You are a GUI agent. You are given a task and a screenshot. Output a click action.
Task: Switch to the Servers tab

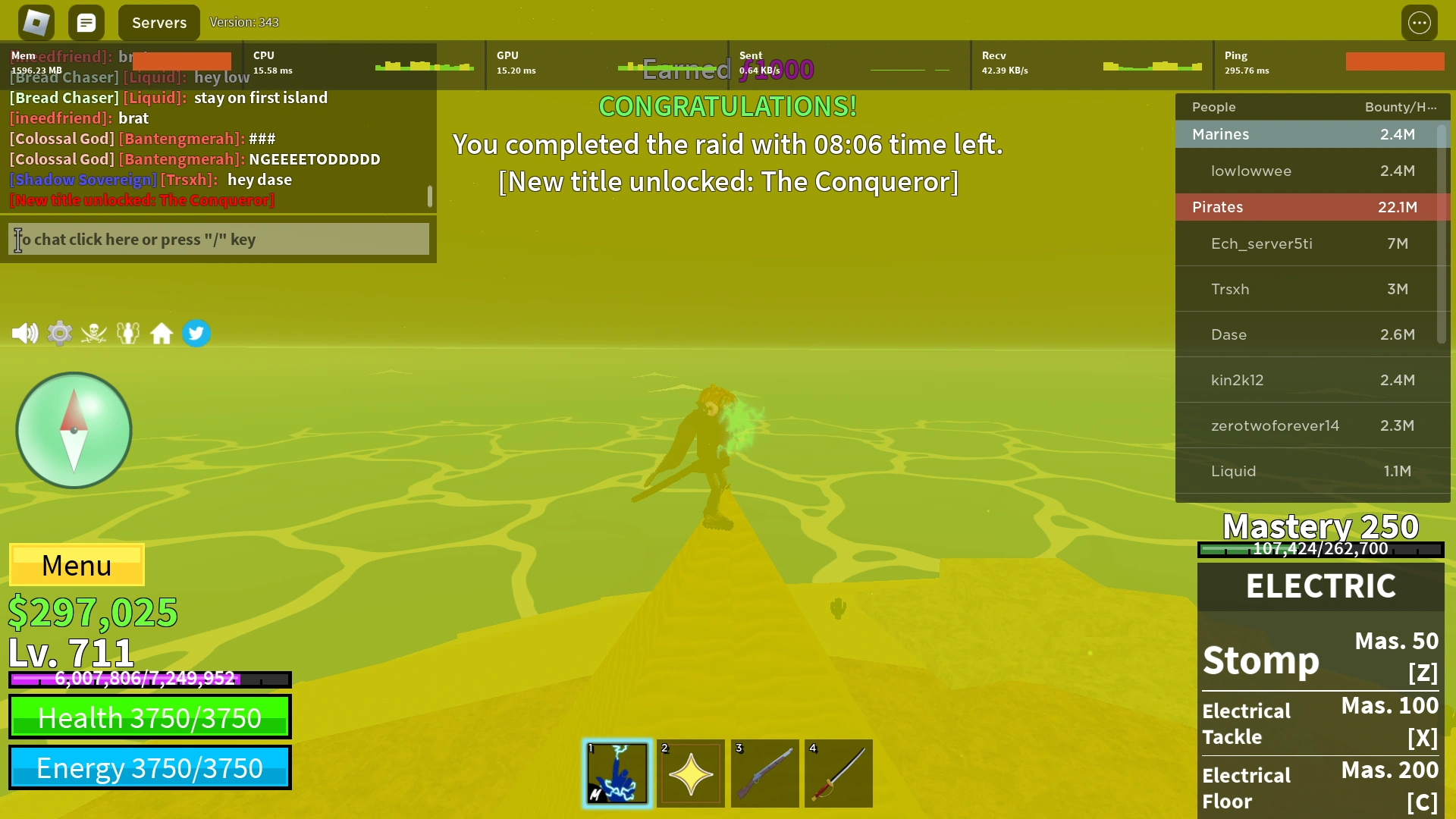tap(158, 22)
